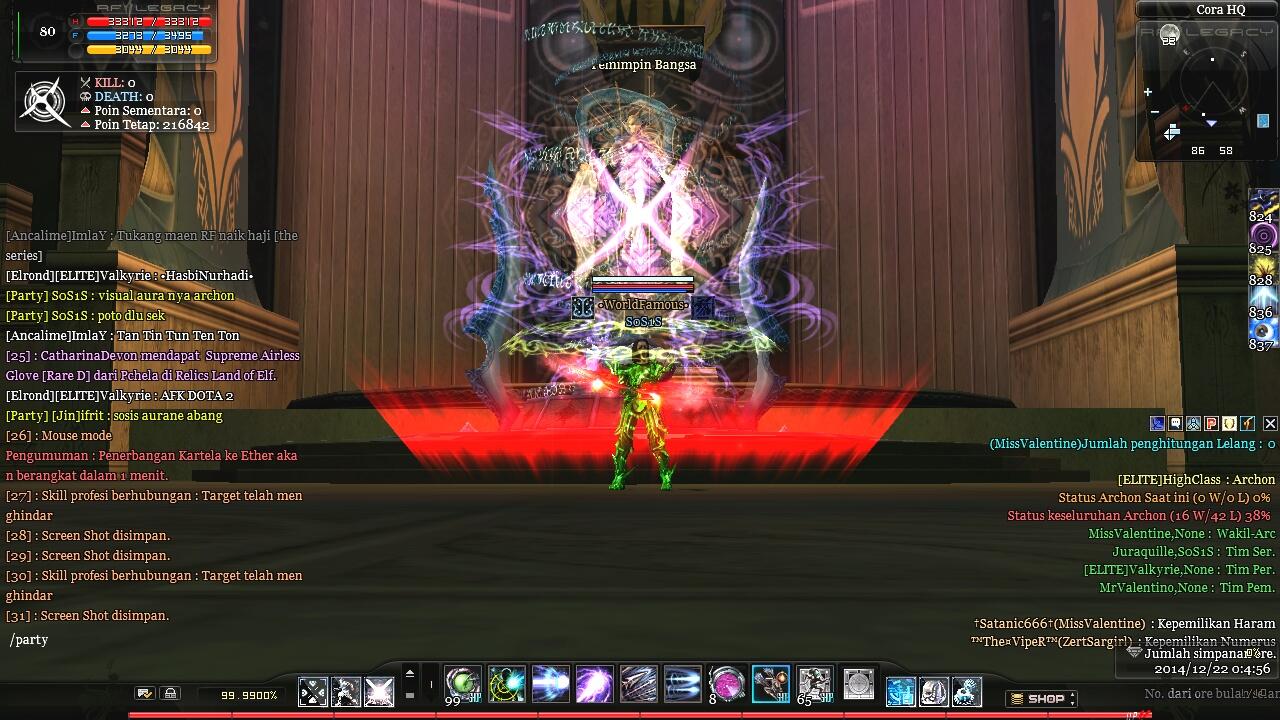Select the Cora HQ label on the minimap
This screenshot has width=1280, height=720.
1220,9
